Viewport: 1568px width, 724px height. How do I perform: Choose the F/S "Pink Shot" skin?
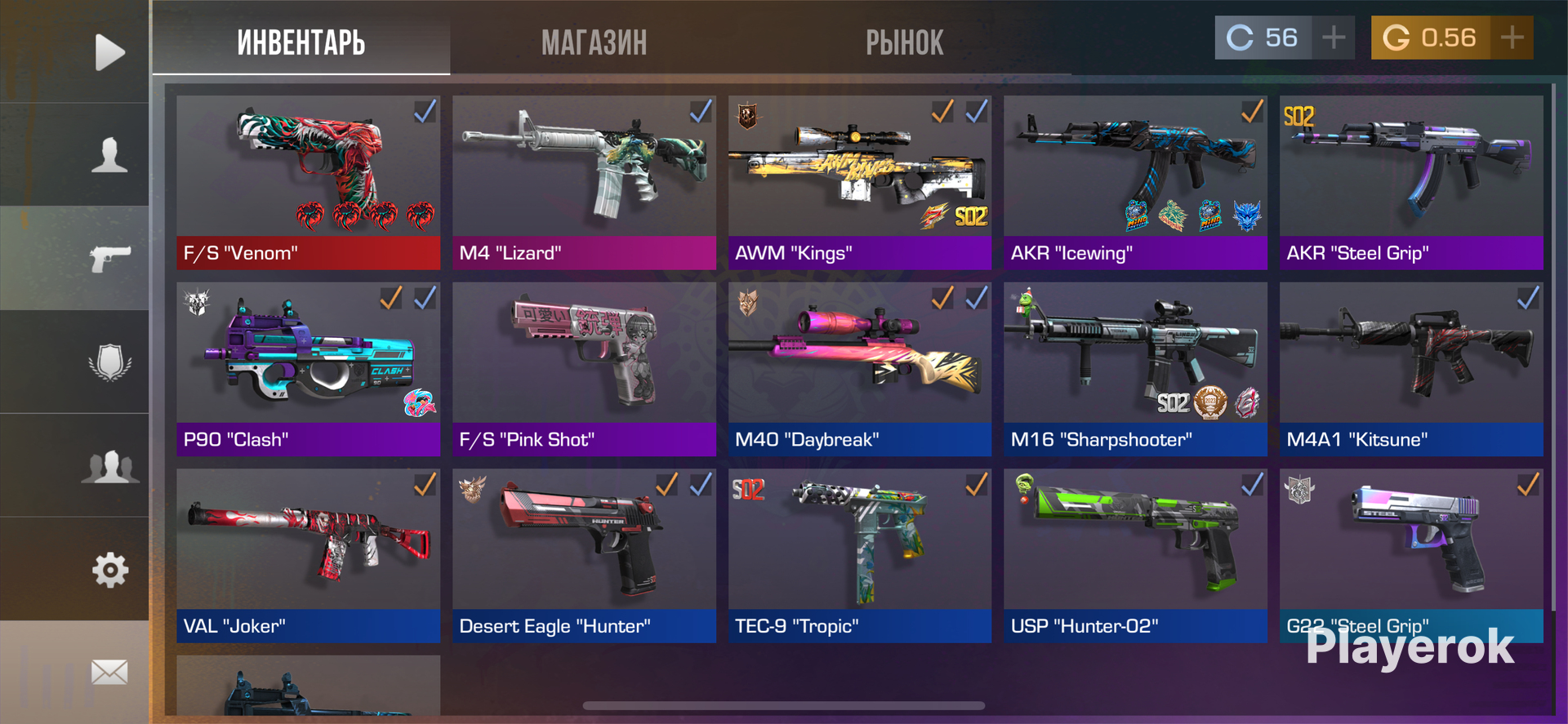(x=584, y=369)
